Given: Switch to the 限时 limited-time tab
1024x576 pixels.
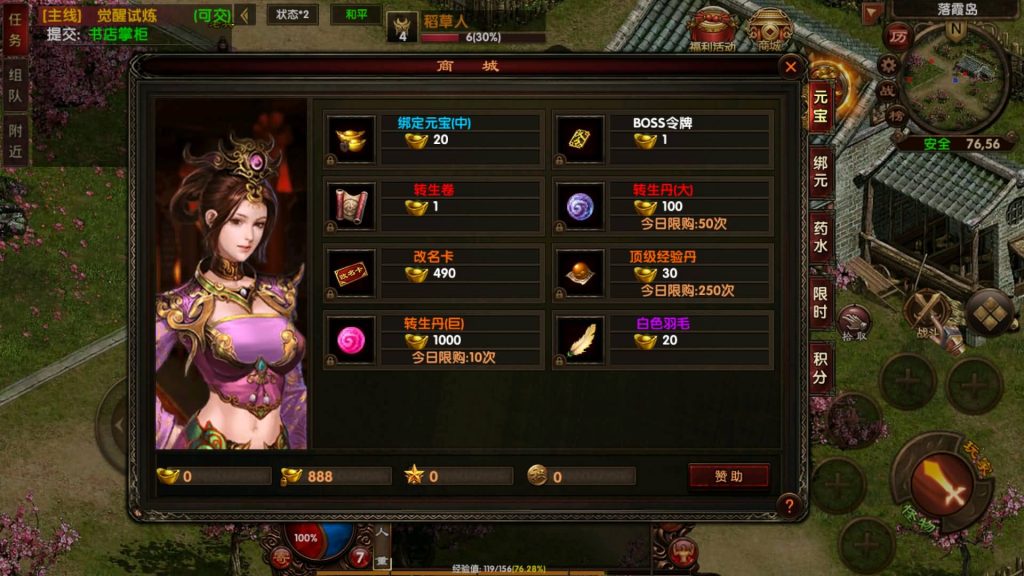Looking at the screenshot, I should 820,302.
